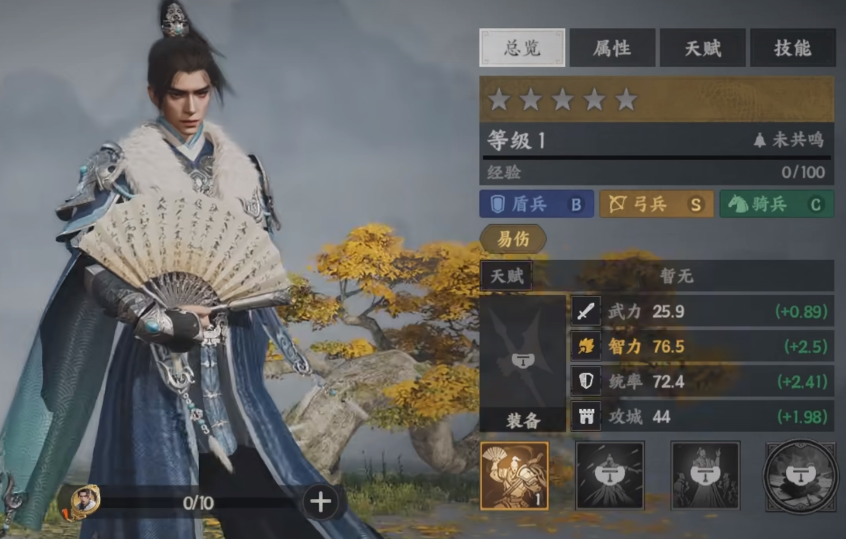Screen dimensions: 846x539
Task: Select the 智力 intelligence stat row
Action: point(702,346)
